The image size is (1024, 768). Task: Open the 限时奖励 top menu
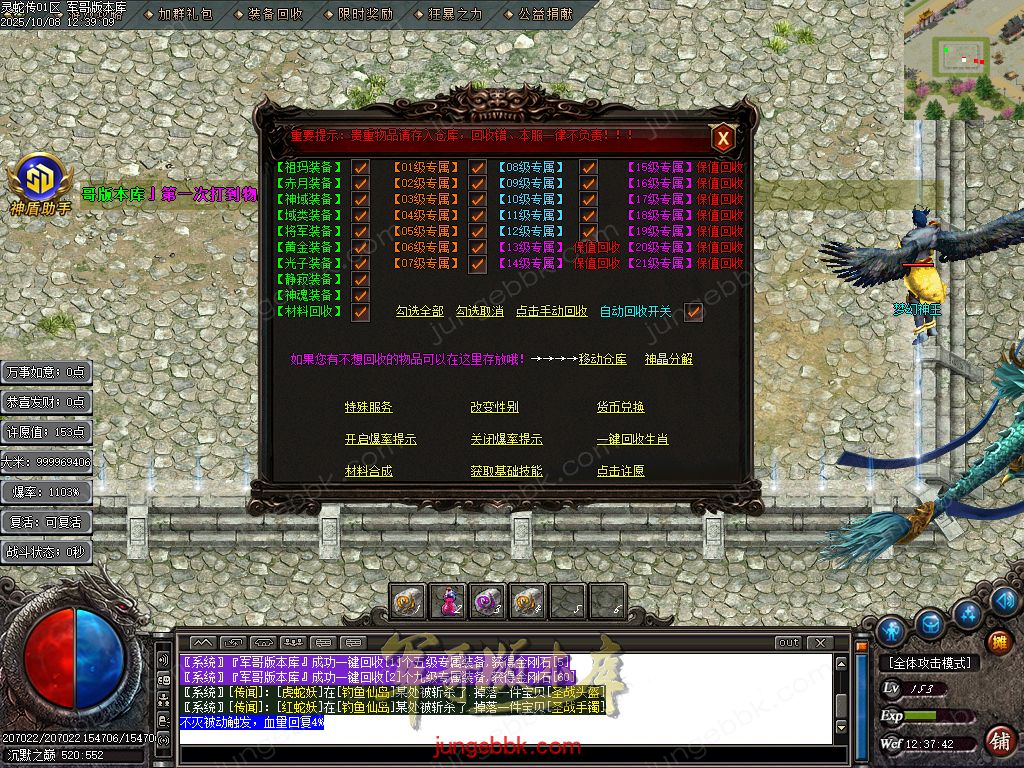(x=365, y=15)
